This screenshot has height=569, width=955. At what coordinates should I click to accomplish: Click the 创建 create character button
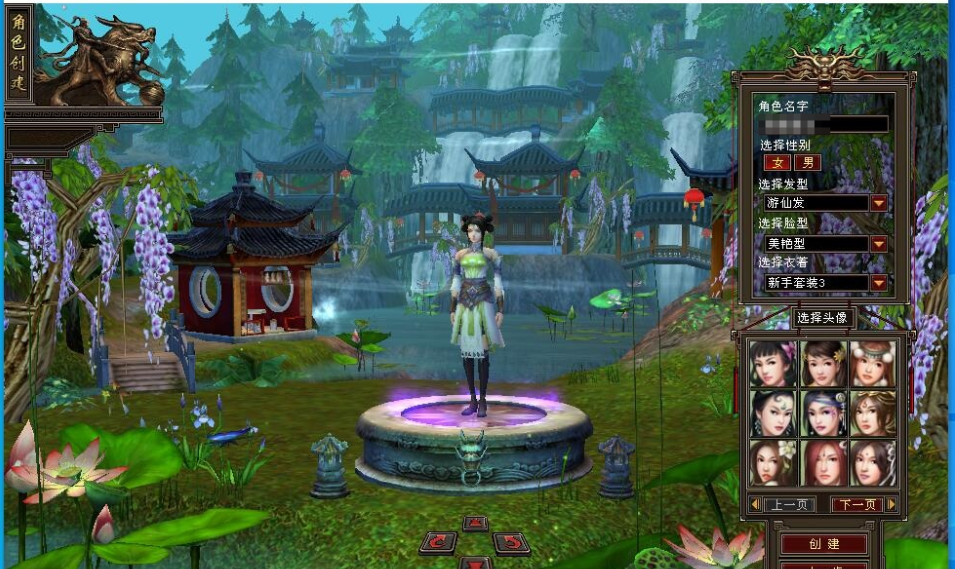(x=824, y=544)
